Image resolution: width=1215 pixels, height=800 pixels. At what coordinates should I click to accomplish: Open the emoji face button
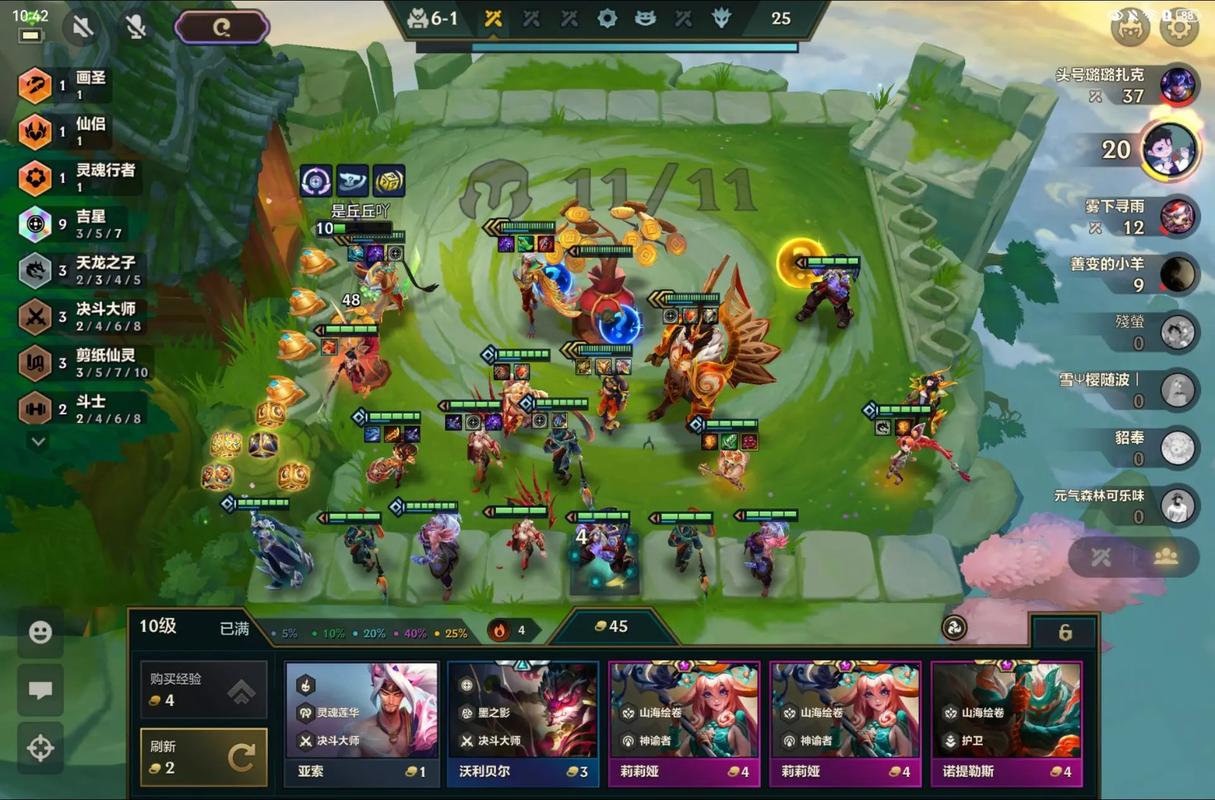click(40, 632)
